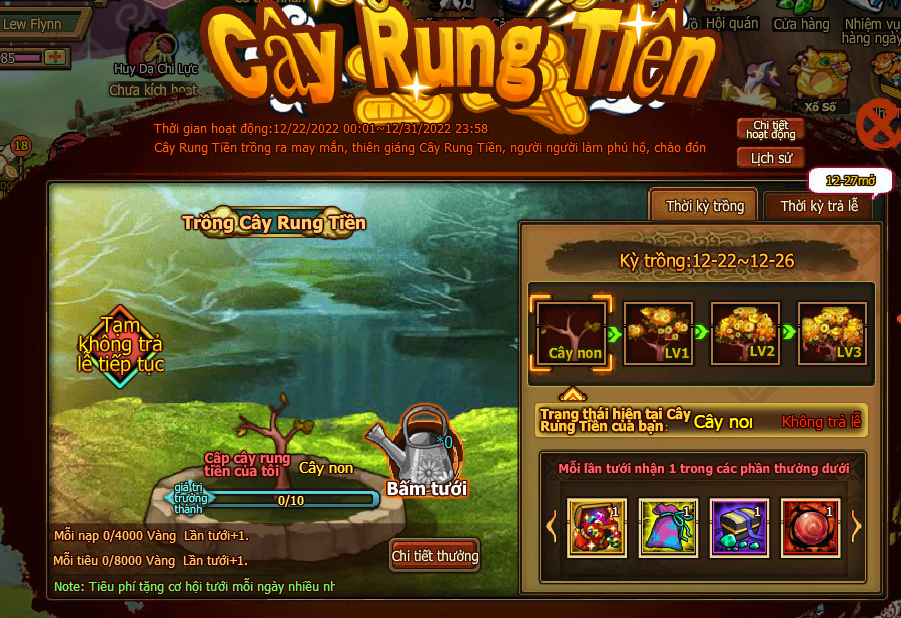The image size is (901, 618).
Task: Select the LV3 money tree stage
Action: [832, 333]
